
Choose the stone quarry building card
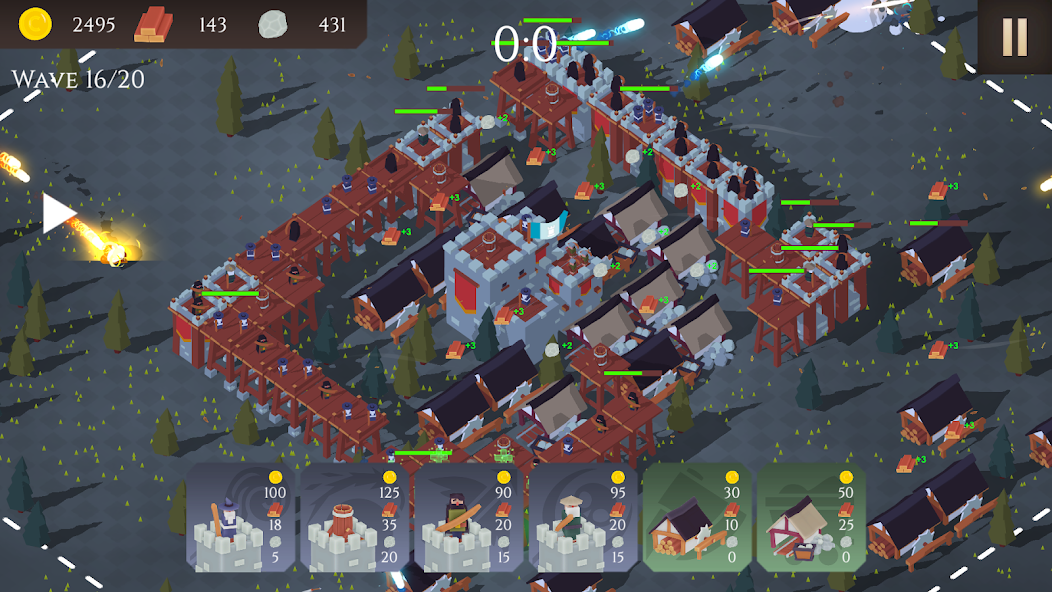pos(811,517)
